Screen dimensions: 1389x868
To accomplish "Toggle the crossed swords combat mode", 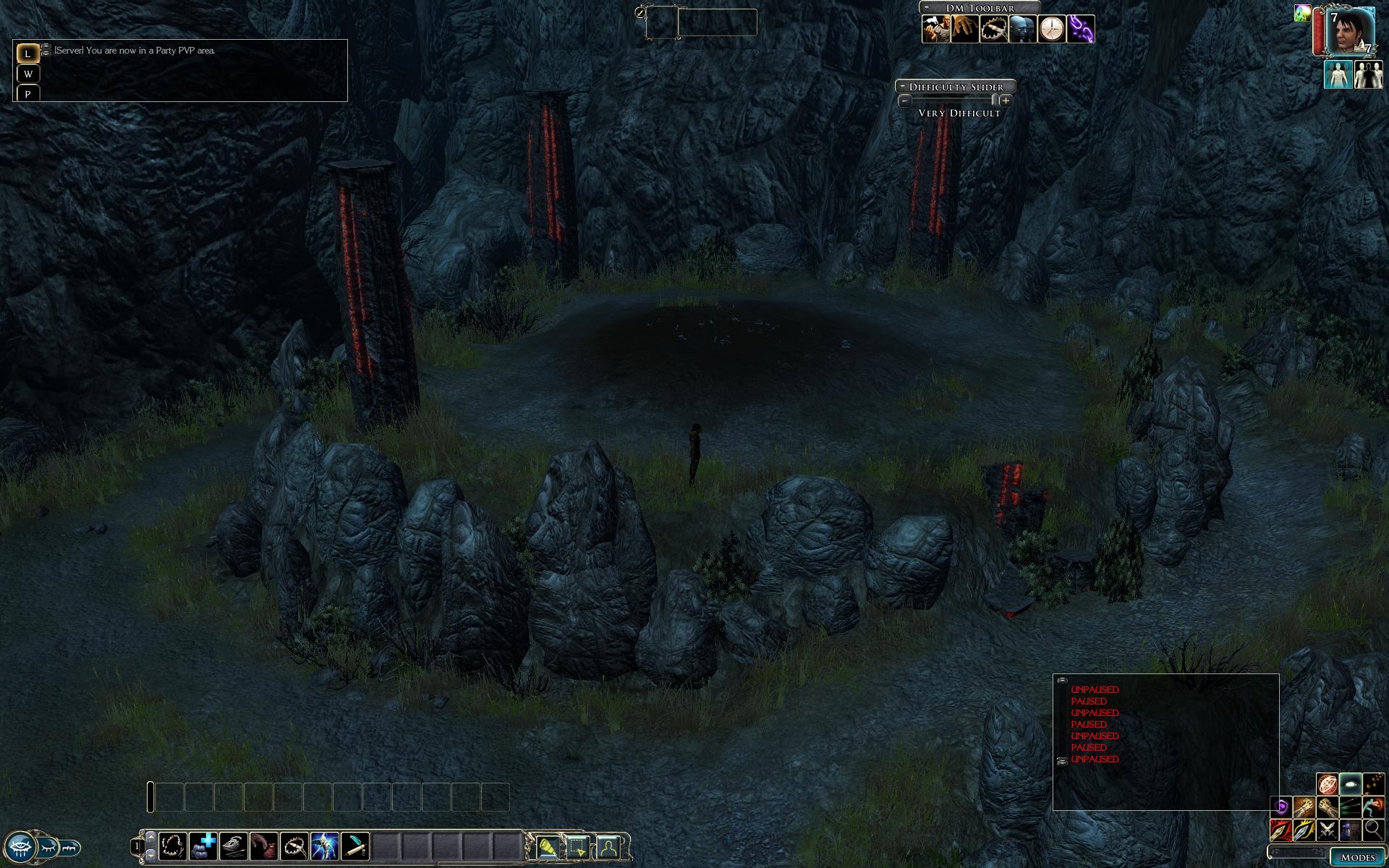I will [x=1327, y=829].
